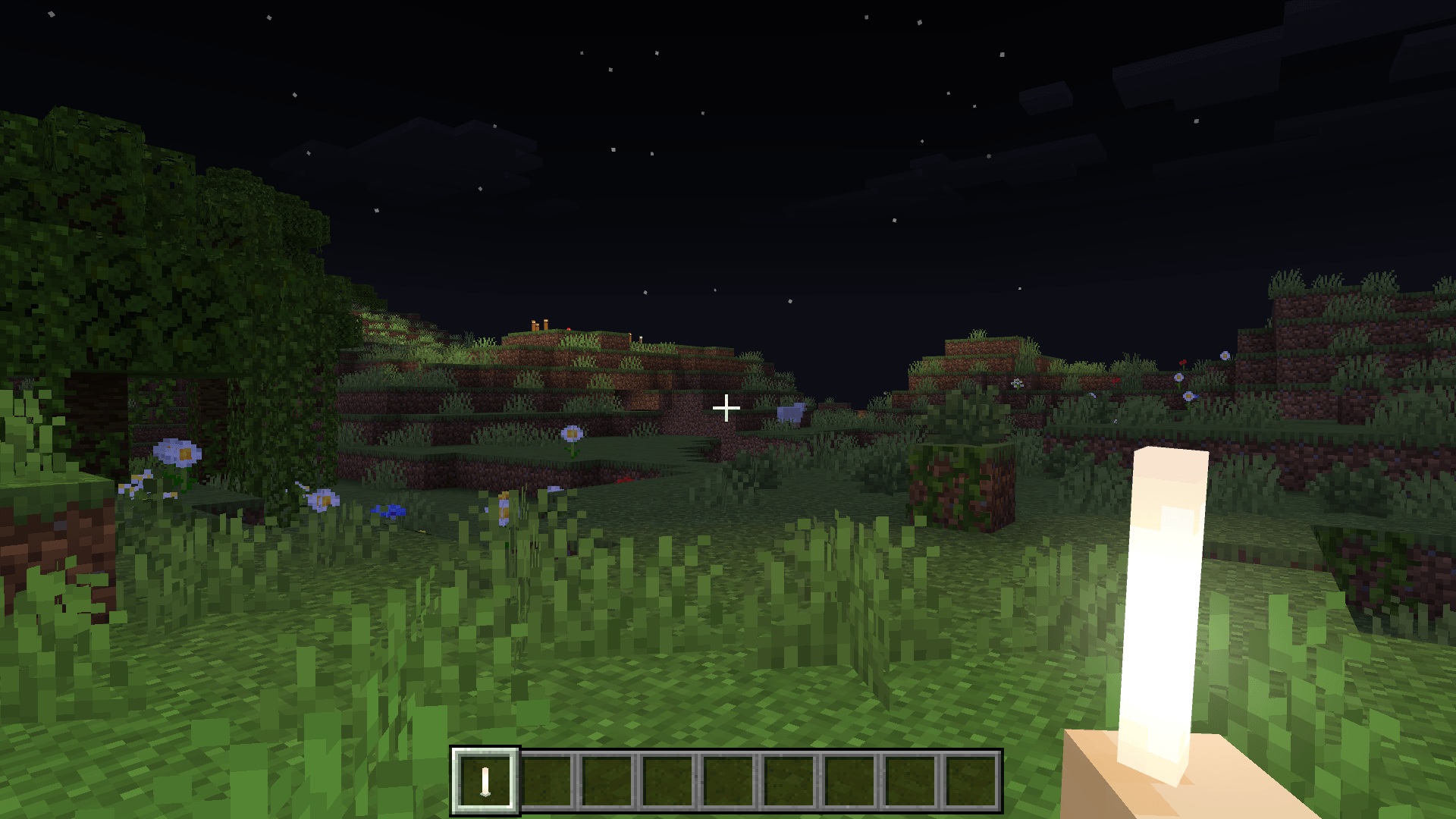The width and height of the screenshot is (1456, 819).
Task: Click the crosshair at screen center
Action: (x=726, y=408)
